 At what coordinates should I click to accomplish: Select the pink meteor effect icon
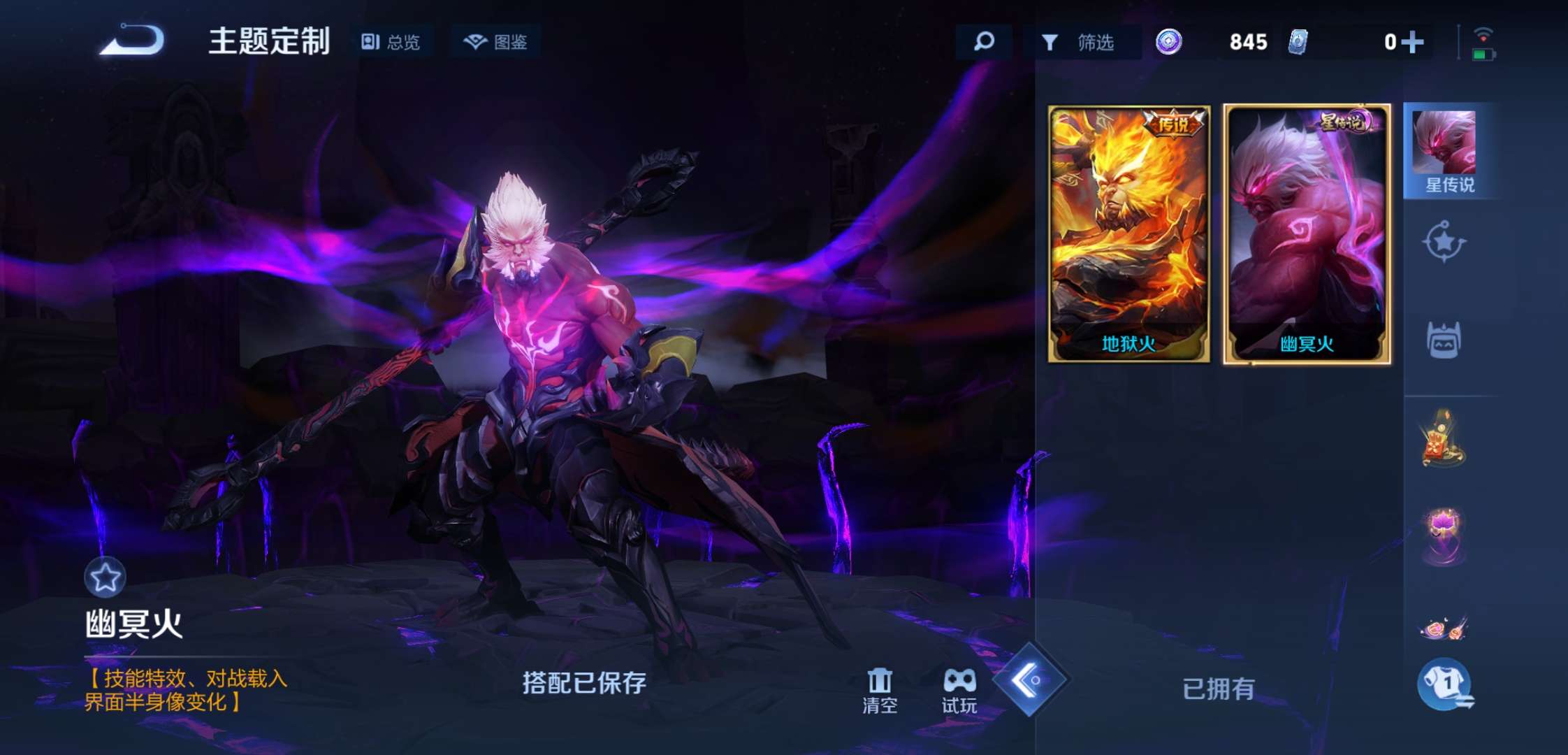click(x=1444, y=627)
